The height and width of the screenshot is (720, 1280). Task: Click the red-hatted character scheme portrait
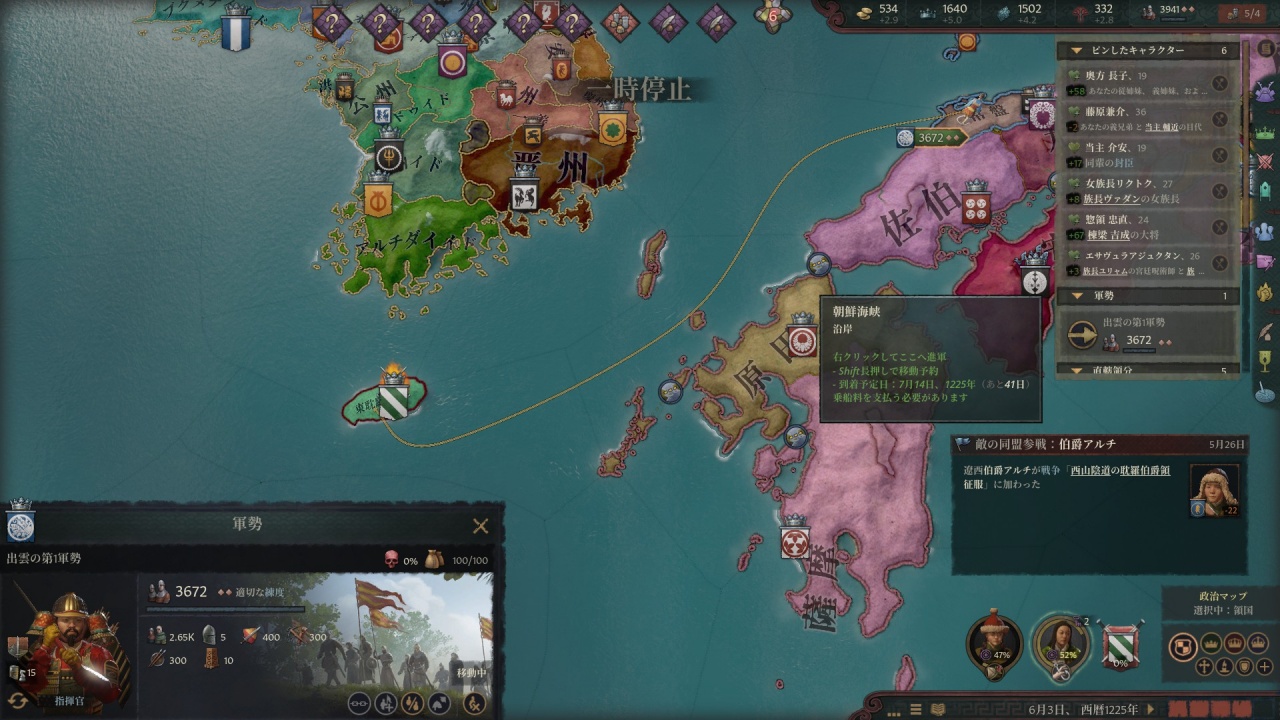(994, 645)
